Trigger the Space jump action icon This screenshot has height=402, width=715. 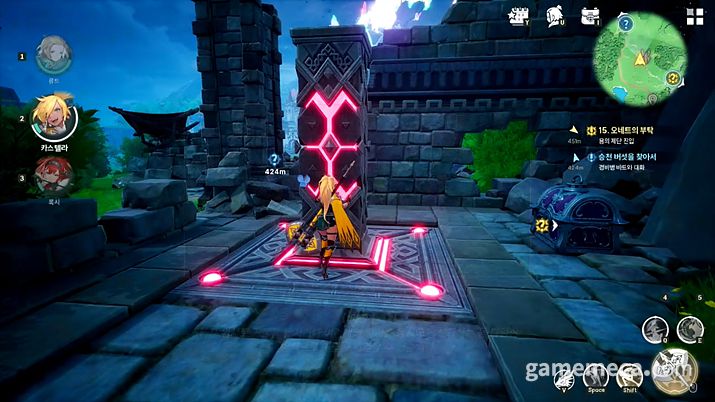[x=597, y=375]
